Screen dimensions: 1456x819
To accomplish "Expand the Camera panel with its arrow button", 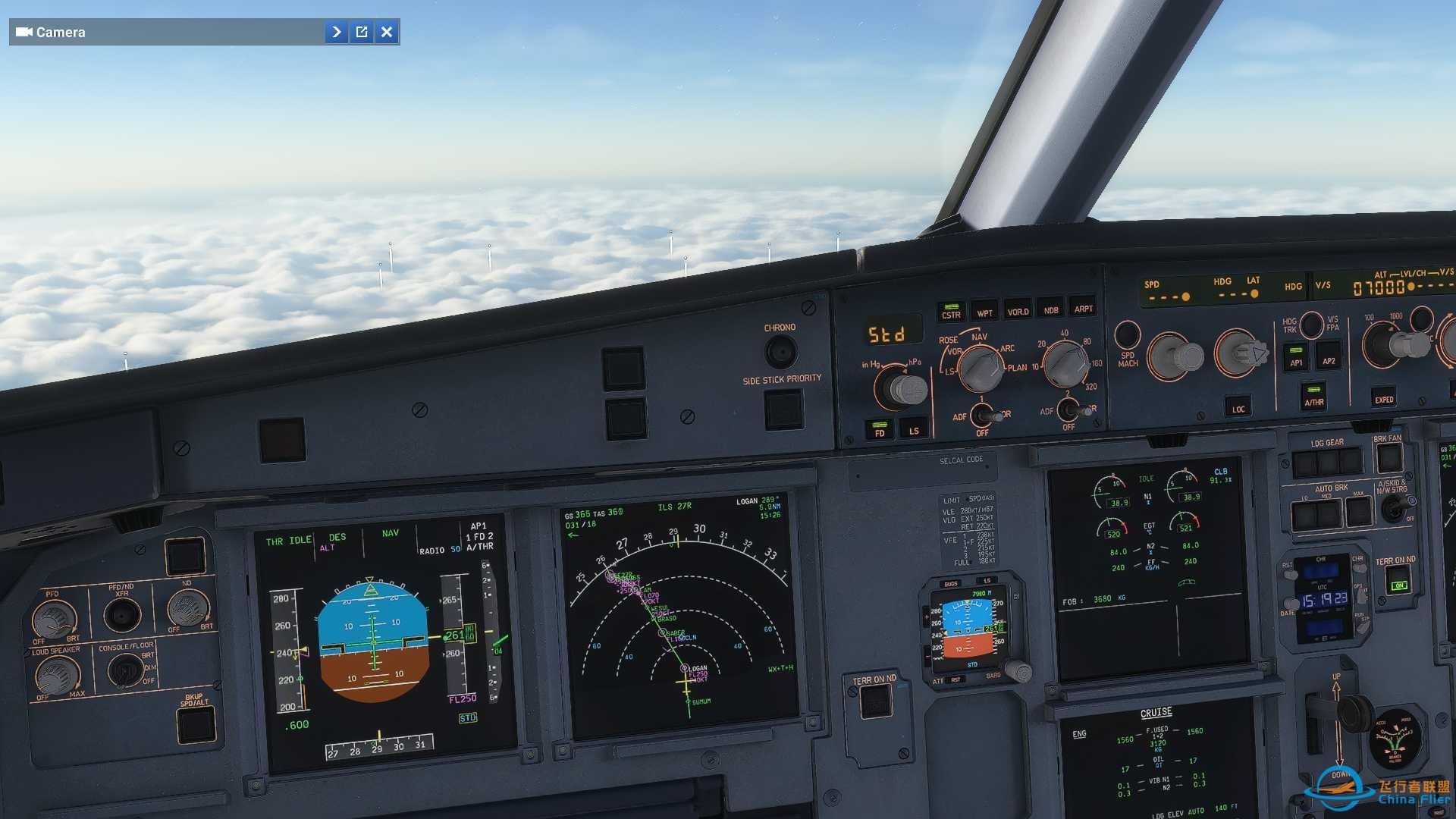I will (x=336, y=32).
